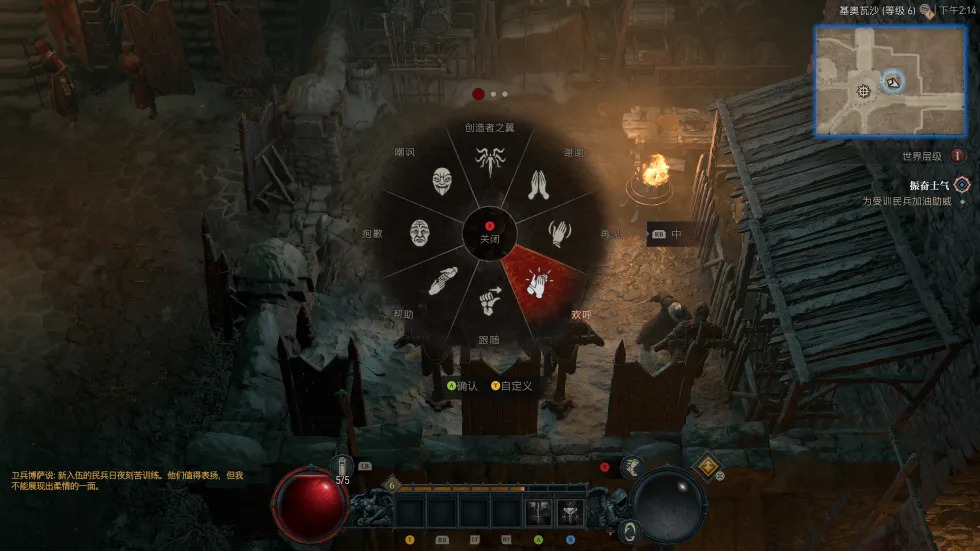The height and width of the screenshot is (551, 980).
Task: Select the 再见 waving hand emote
Action: [x=561, y=233]
